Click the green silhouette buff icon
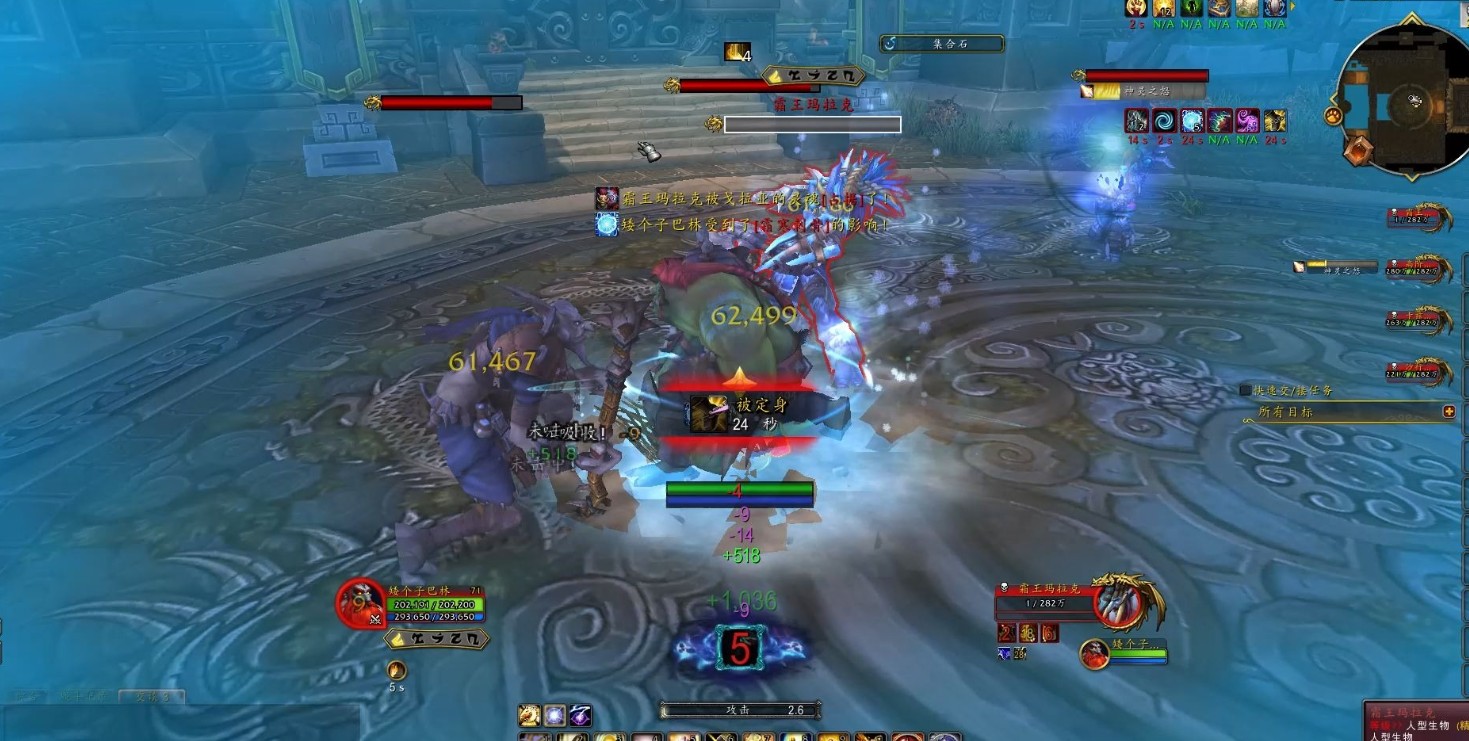The image size is (1469, 741). click(1191, 8)
